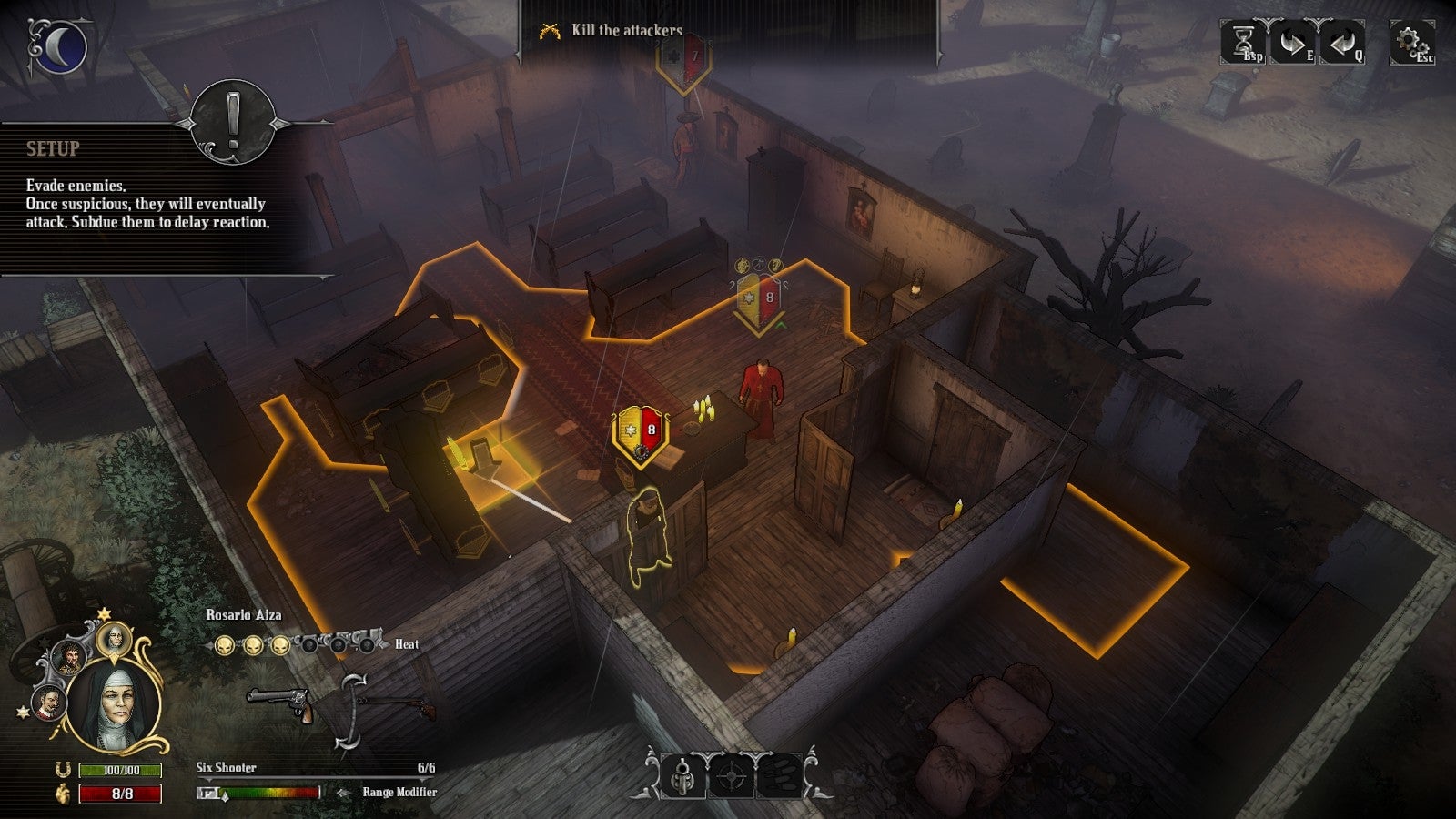Open the gear settings menu
Screen dimensions: 1456x819
coord(1410,42)
